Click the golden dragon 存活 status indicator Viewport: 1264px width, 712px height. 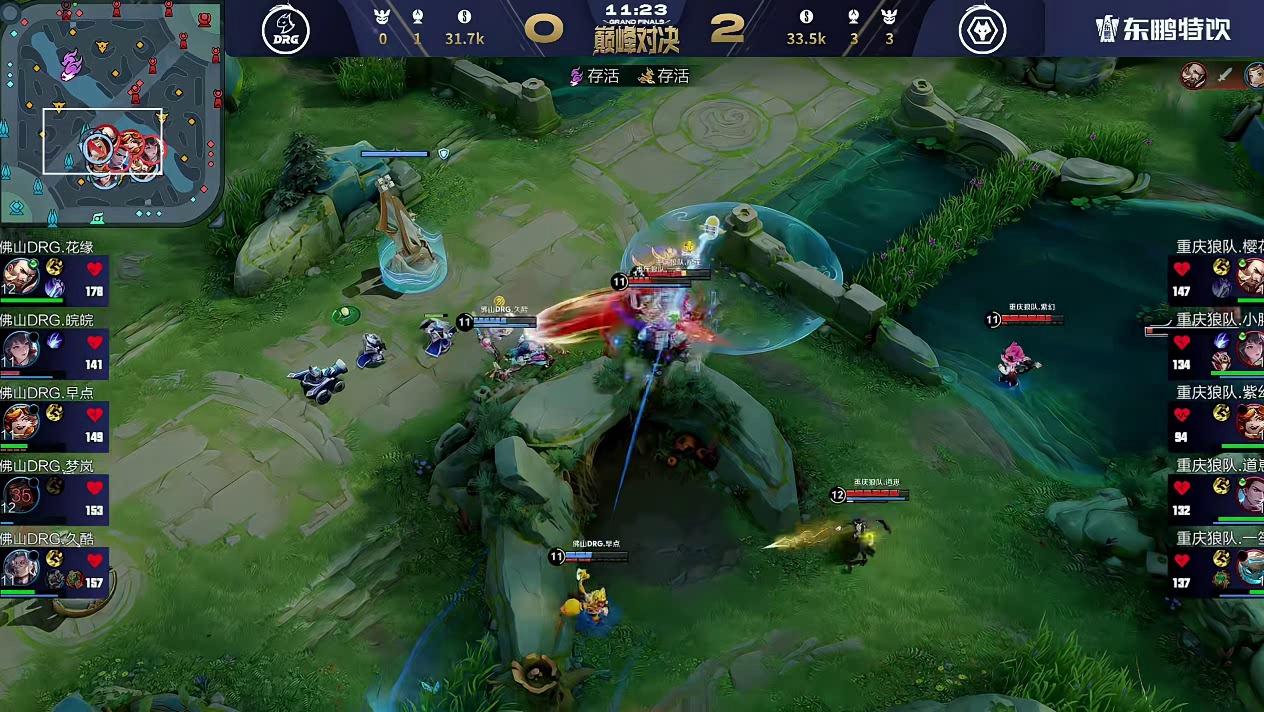(x=665, y=76)
